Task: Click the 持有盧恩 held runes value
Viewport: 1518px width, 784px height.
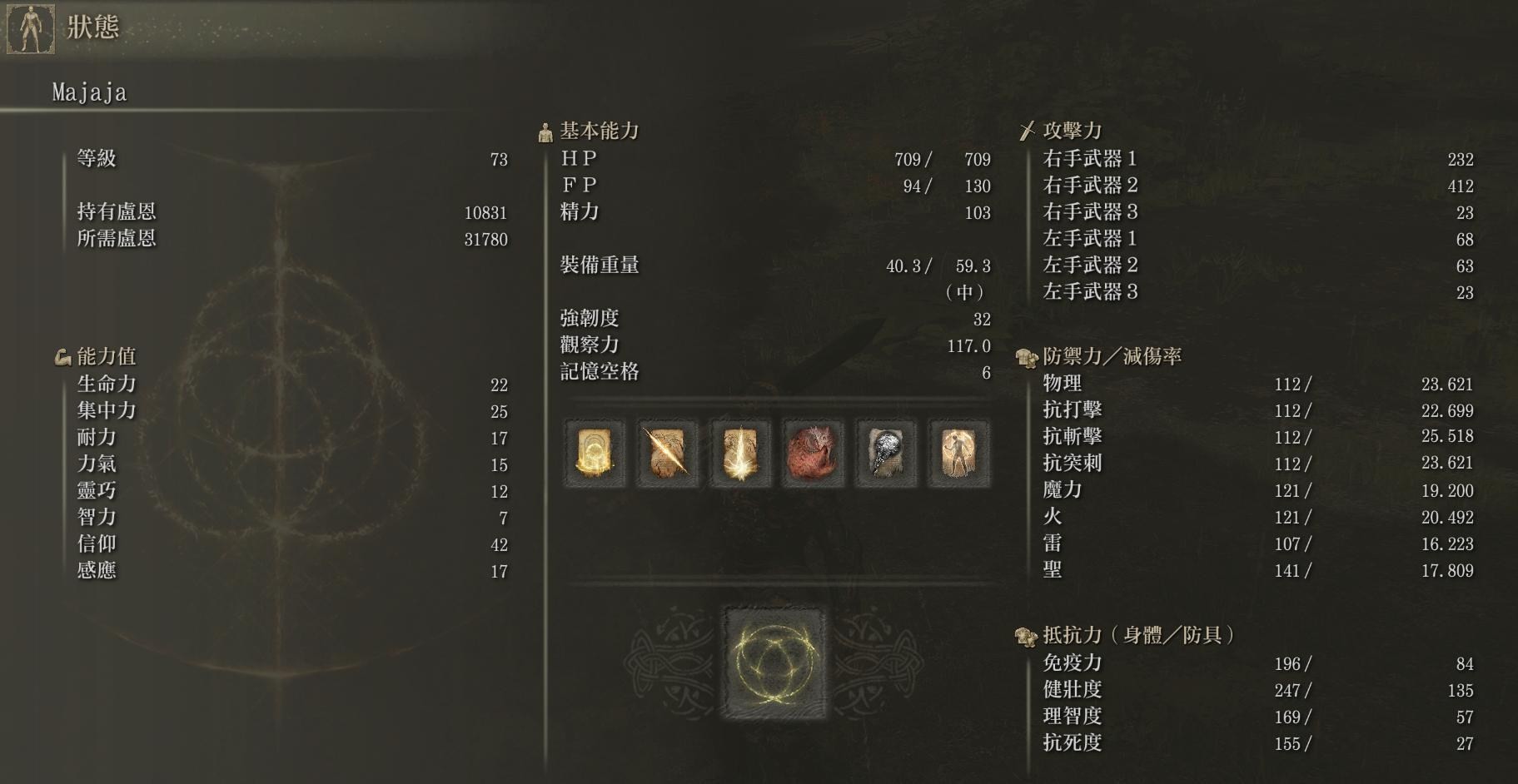Action: pos(487,212)
